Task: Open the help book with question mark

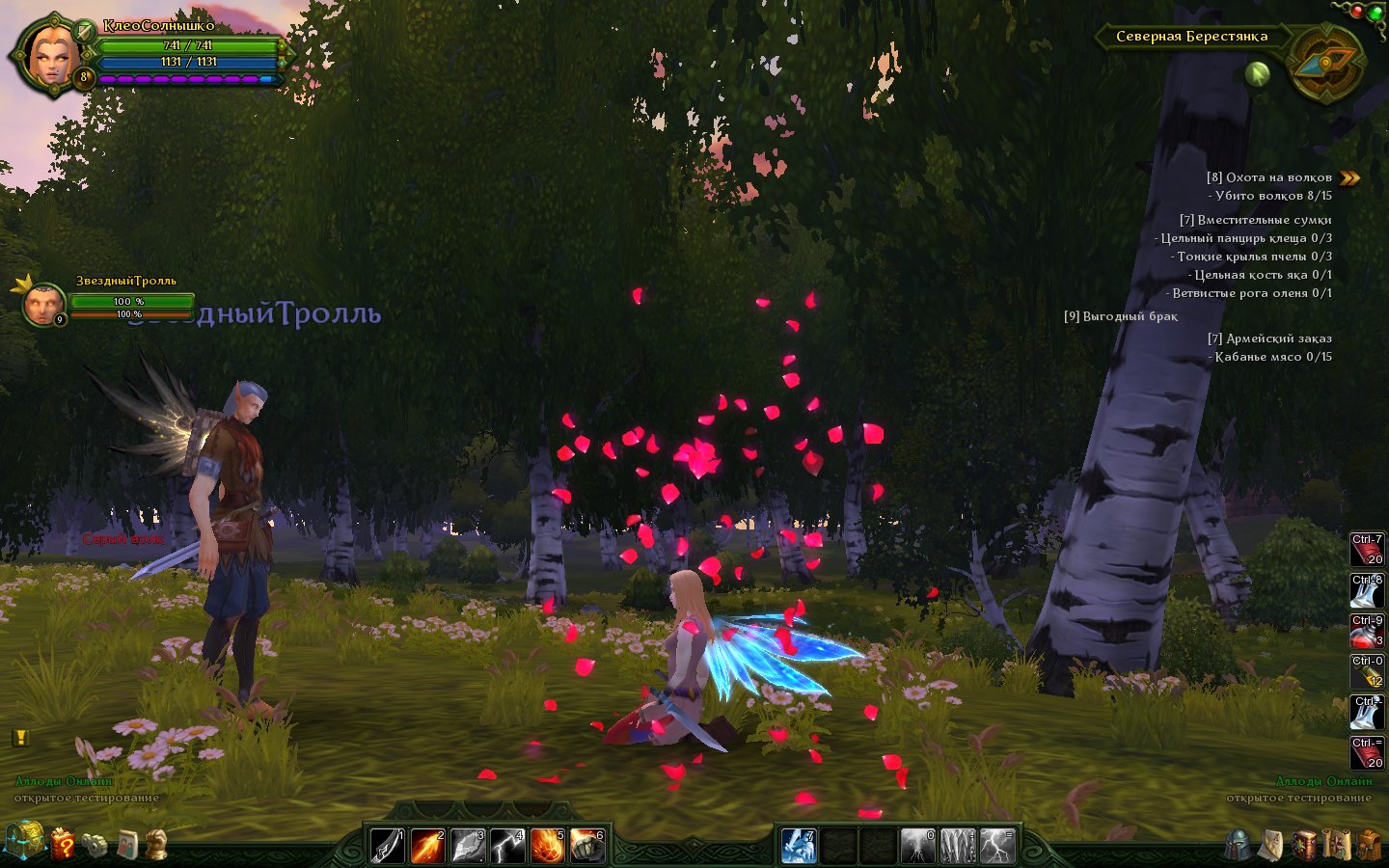Action: click(63, 844)
